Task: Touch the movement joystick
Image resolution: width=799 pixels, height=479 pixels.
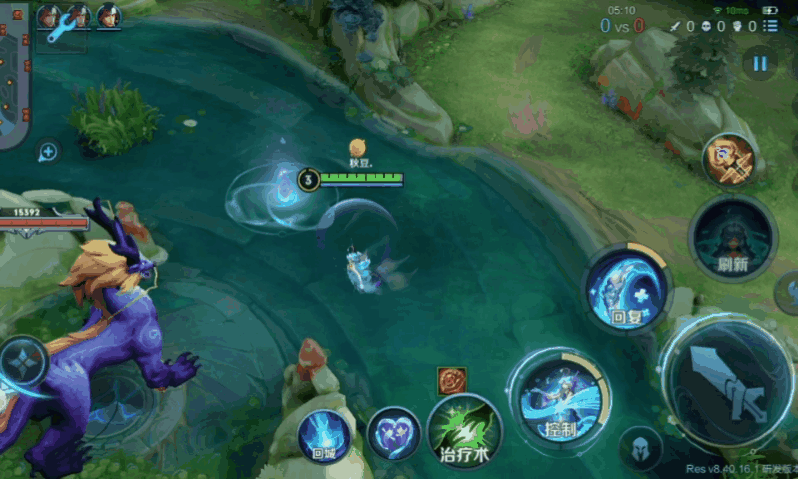Action: (24, 366)
